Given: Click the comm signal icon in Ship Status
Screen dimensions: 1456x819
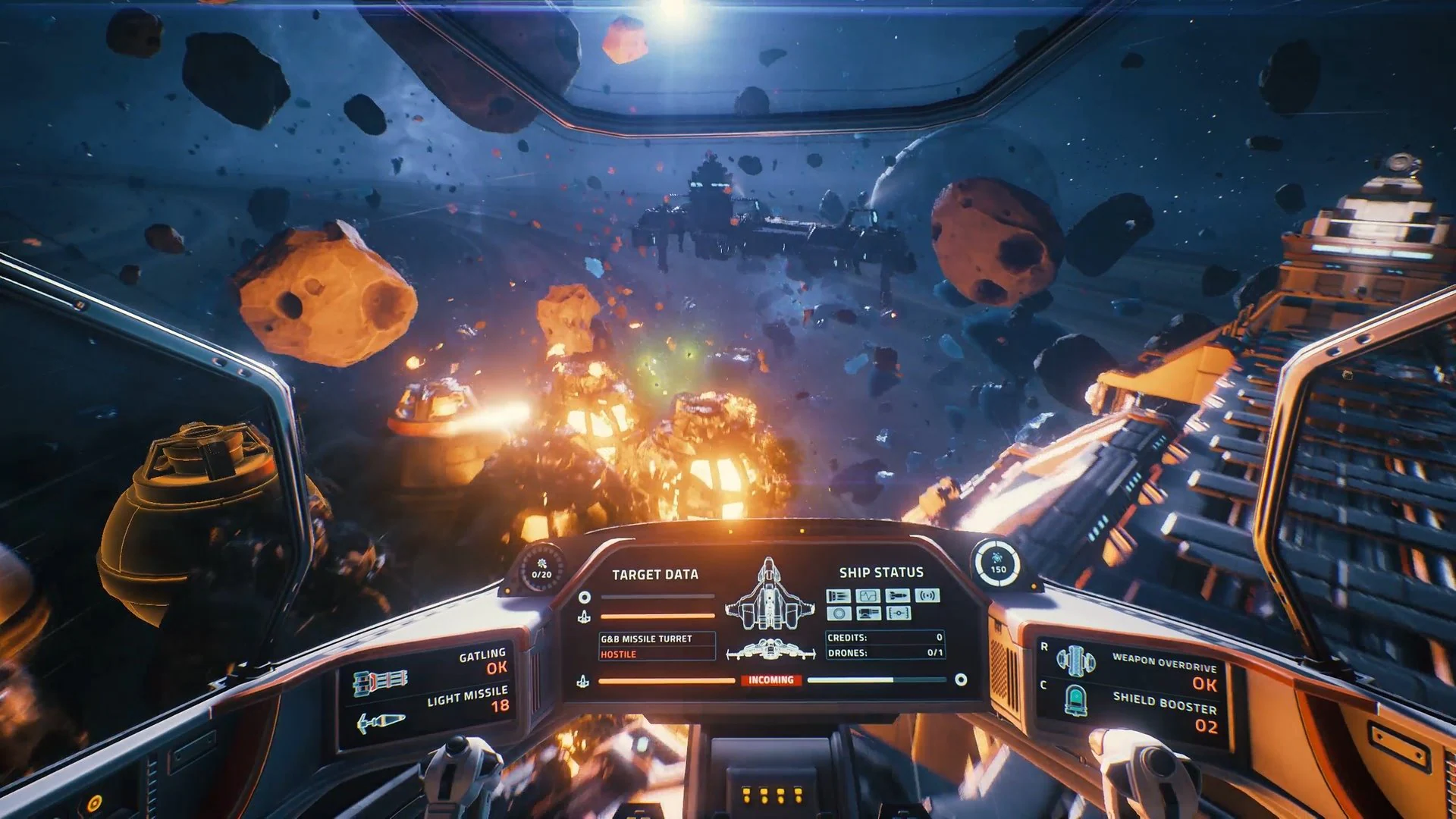Looking at the screenshot, I should point(927,595).
